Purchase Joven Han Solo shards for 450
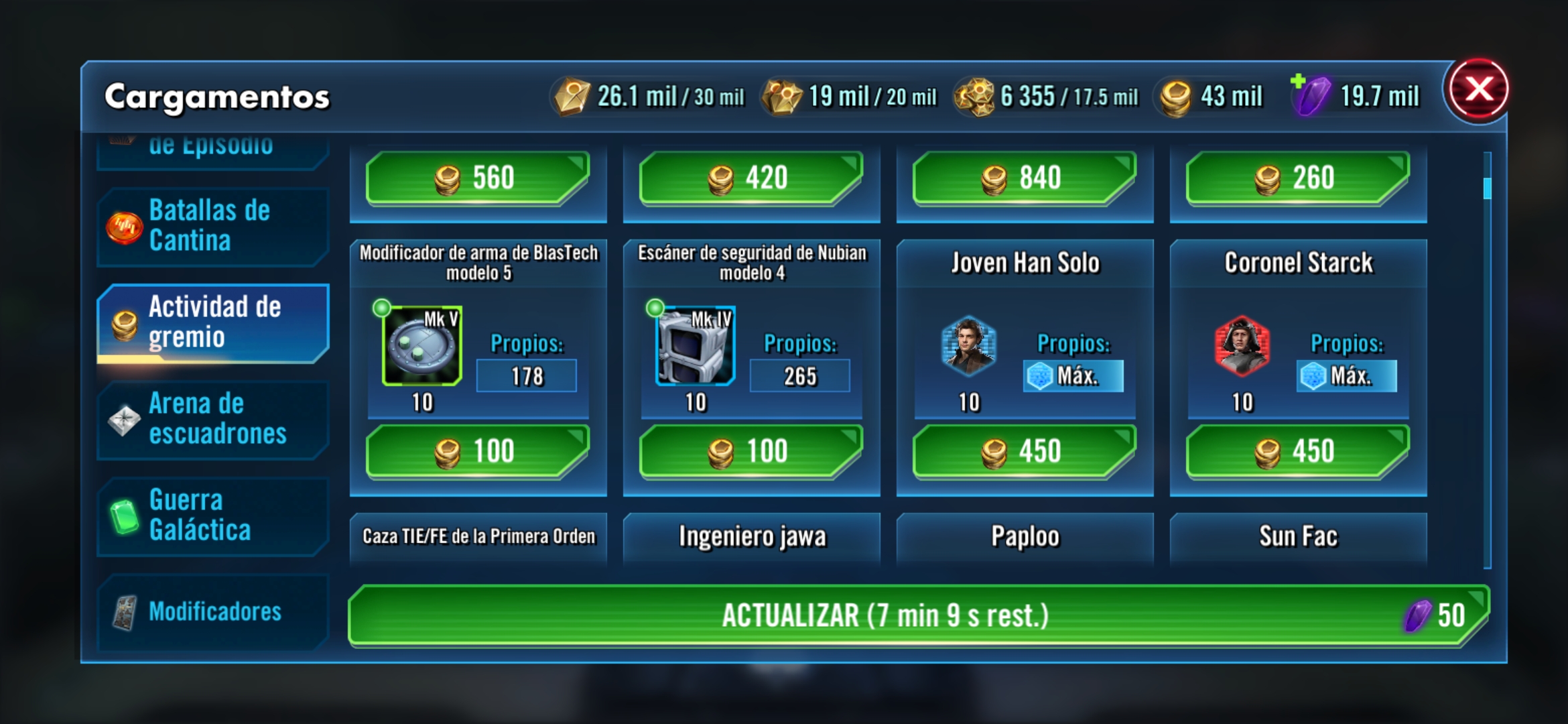1568x724 pixels. pyautogui.click(x=1024, y=451)
